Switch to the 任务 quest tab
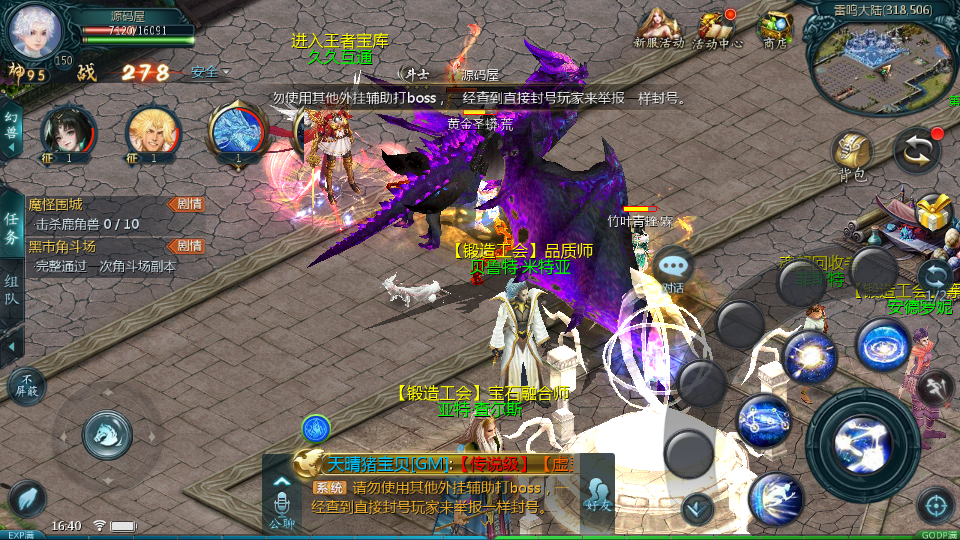The height and width of the screenshot is (540, 960). pyautogui.click(x=12, y=229)
